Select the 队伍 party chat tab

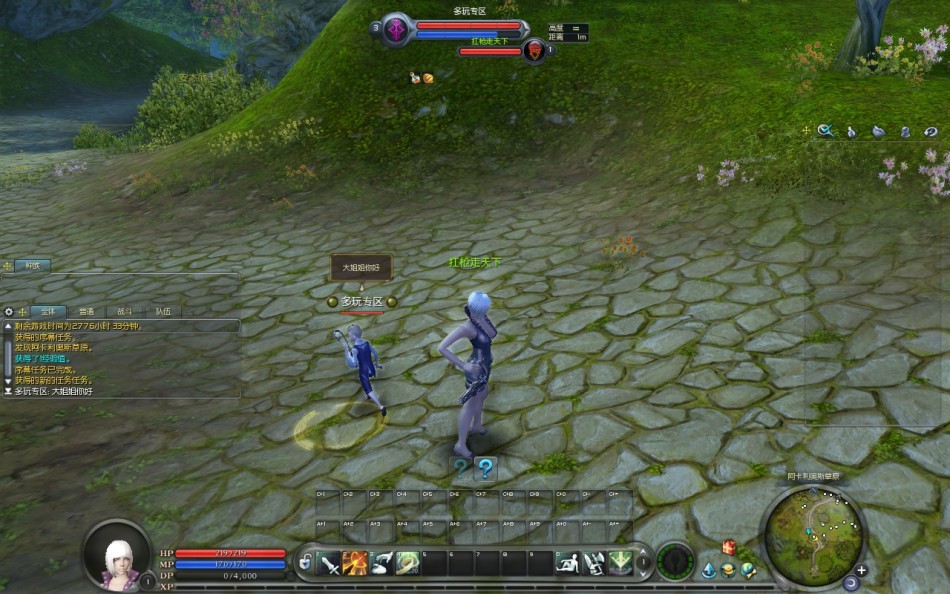163,312
